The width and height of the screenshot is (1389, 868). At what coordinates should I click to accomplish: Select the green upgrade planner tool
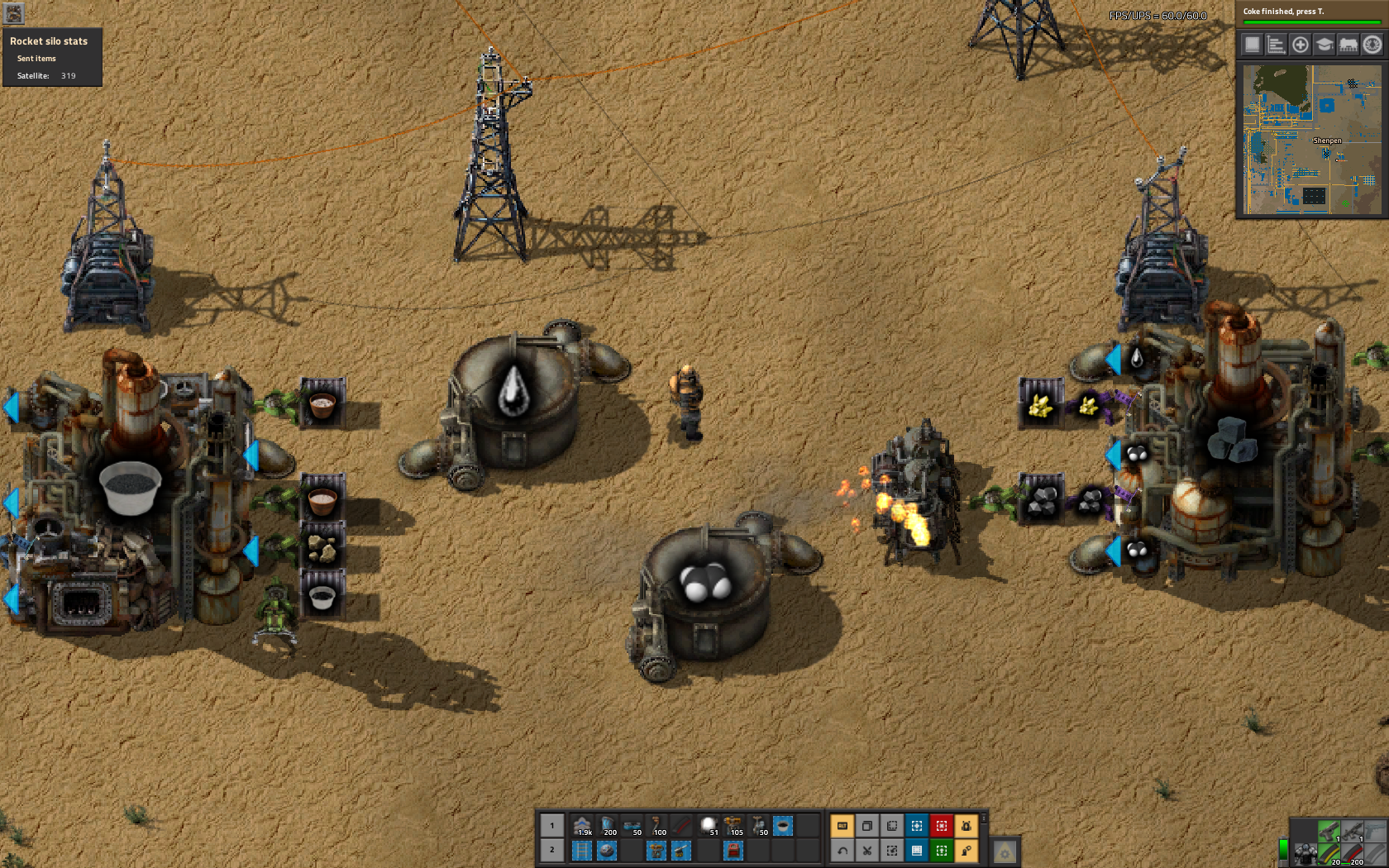click(x=942, y=850)
